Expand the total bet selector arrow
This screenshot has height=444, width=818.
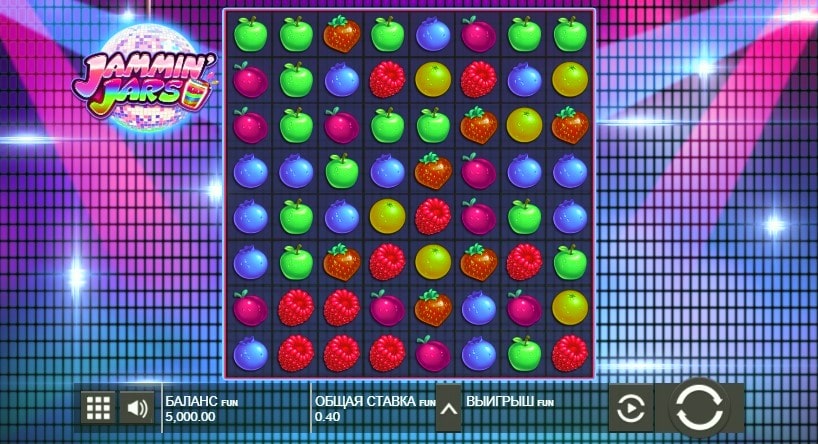pos(448,407)
